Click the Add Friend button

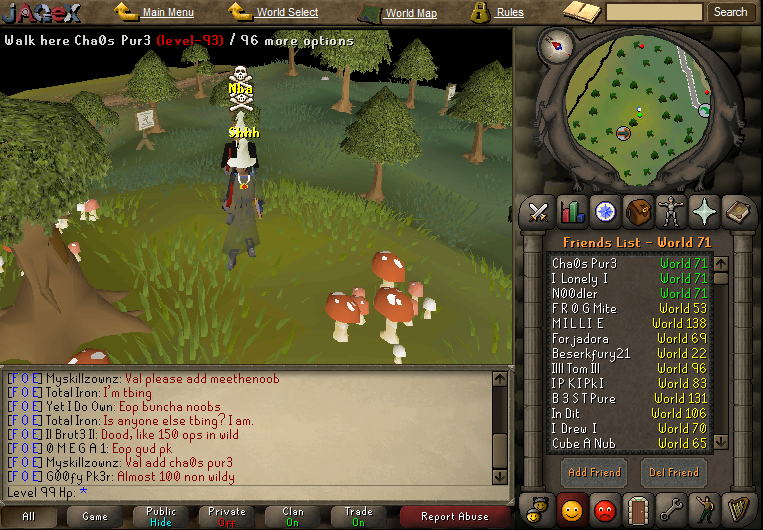coord(594,472)
